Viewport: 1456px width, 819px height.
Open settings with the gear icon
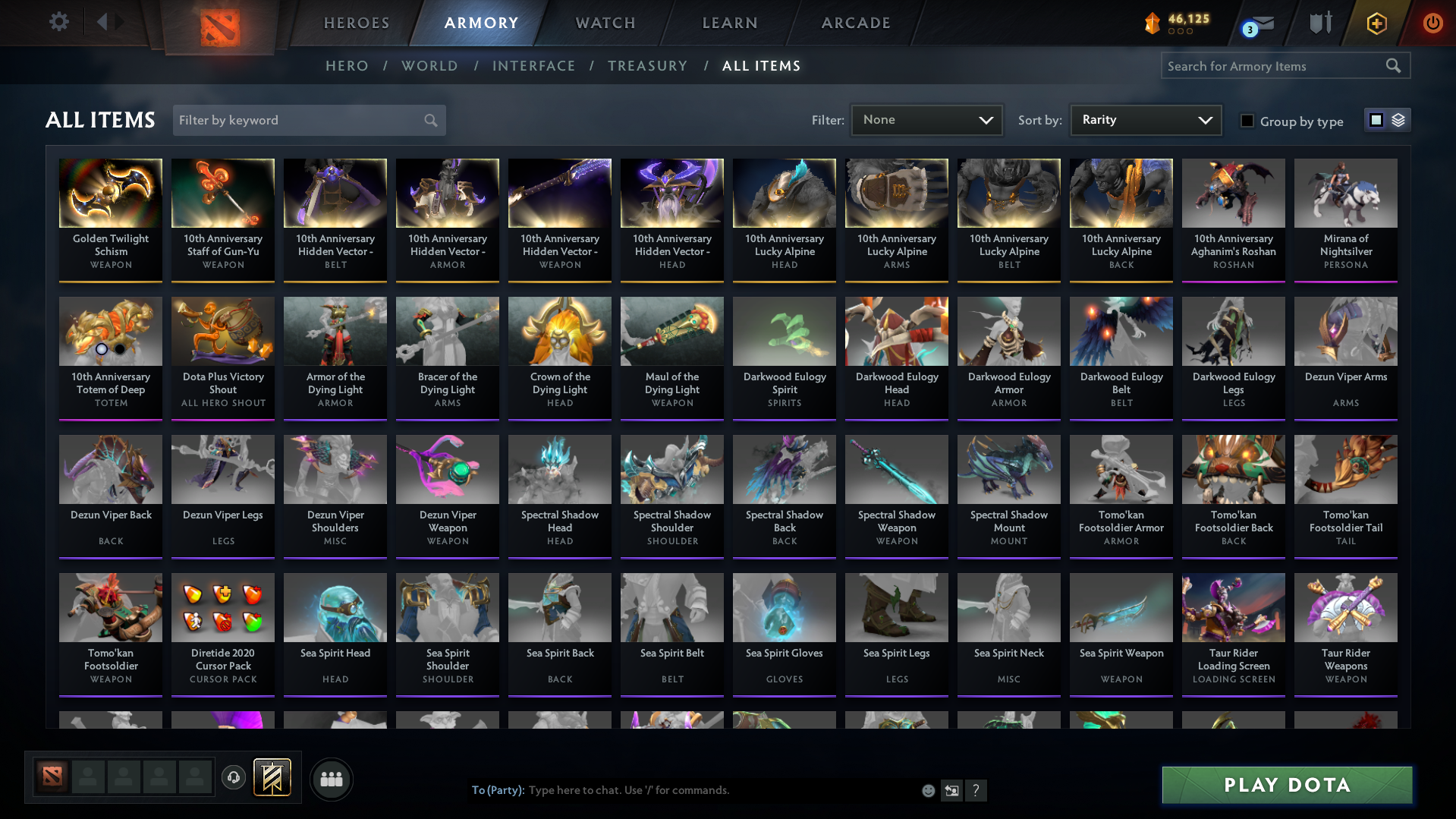tap(59, 21)
